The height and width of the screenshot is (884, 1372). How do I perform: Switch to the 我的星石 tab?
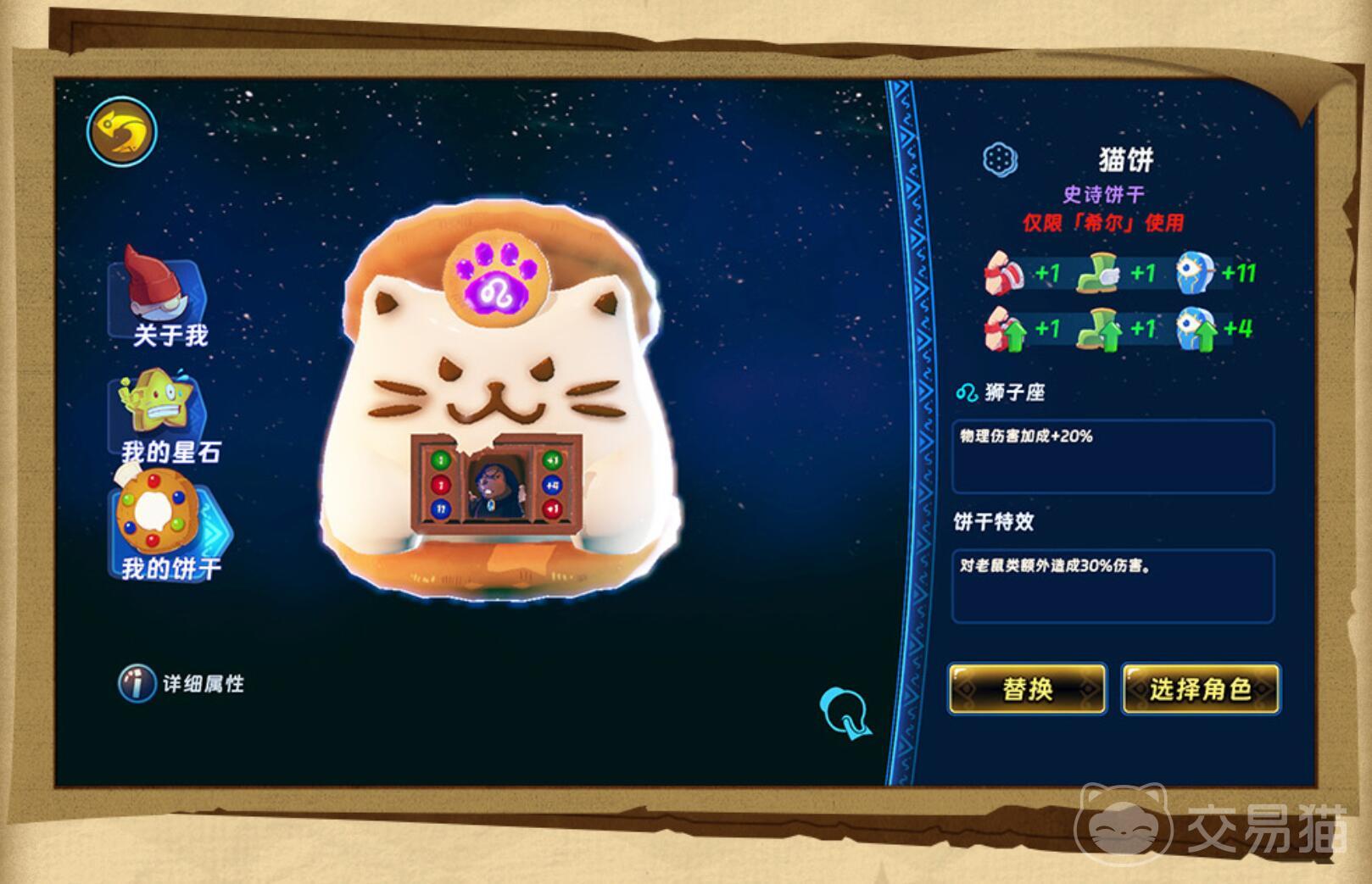click(x=163, y=418)
